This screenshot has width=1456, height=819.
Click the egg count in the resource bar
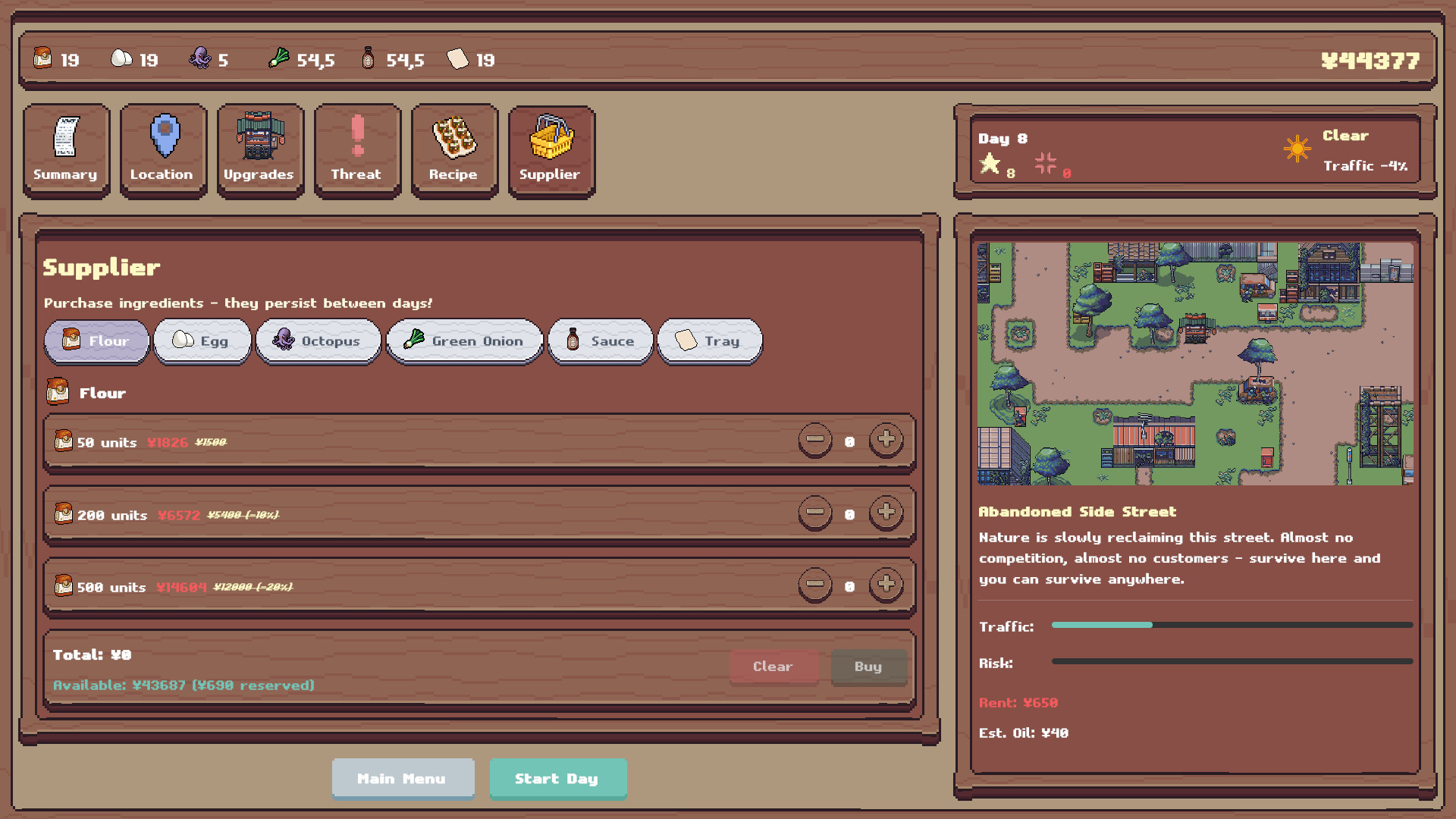coord(135,58)
